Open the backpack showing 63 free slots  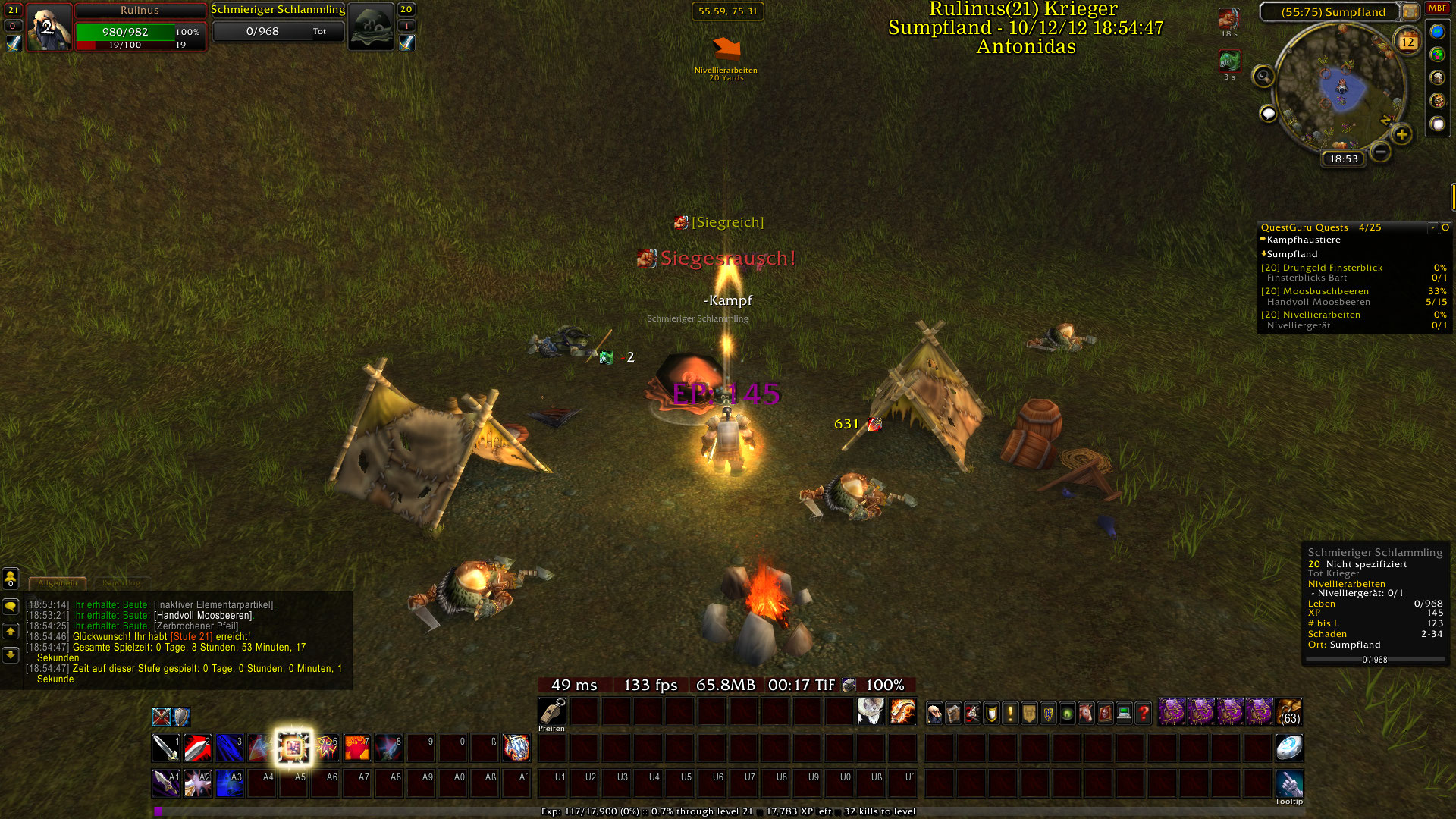(x=1289, y=712)
